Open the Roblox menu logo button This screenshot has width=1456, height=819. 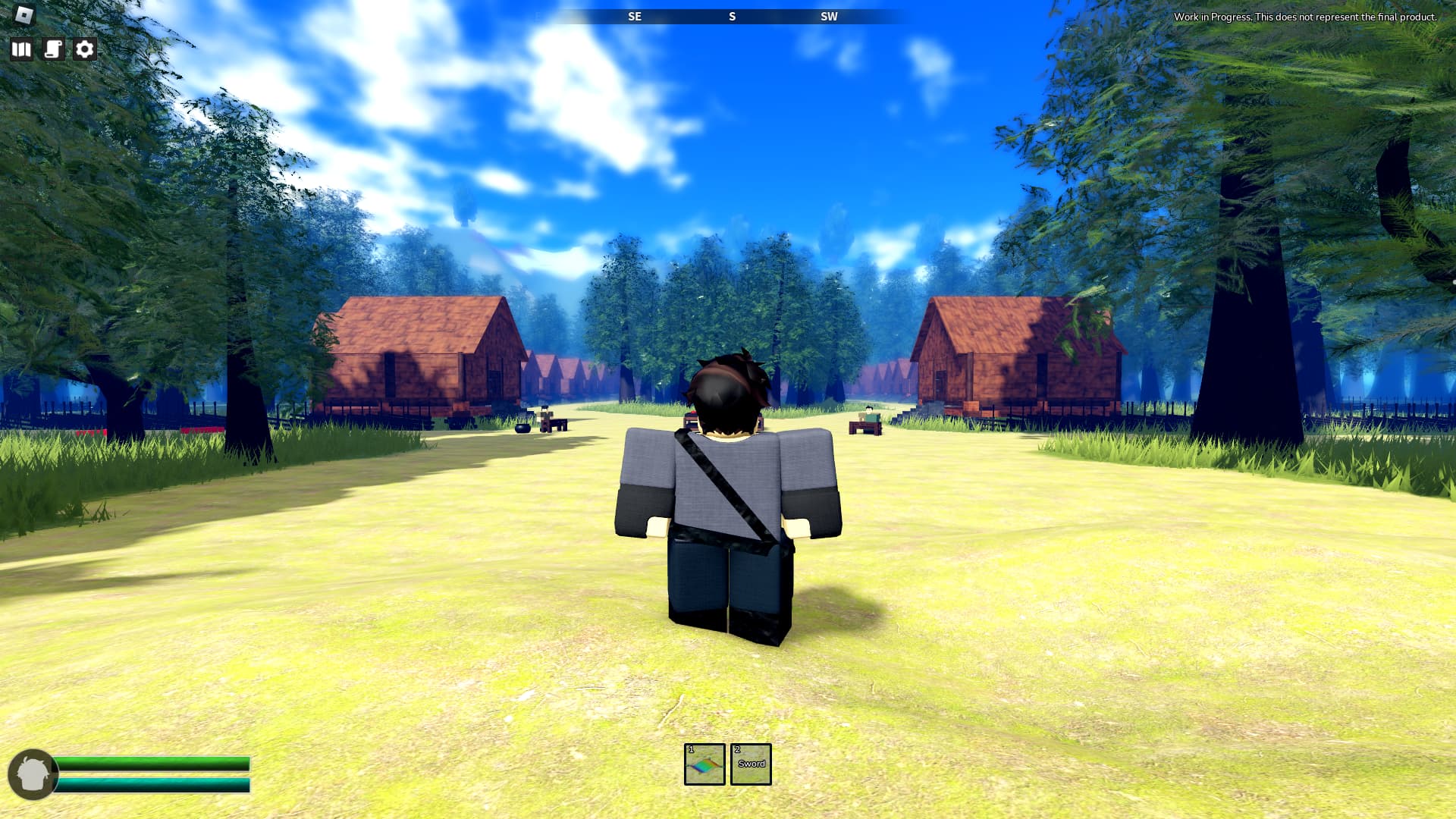(25, 14)
